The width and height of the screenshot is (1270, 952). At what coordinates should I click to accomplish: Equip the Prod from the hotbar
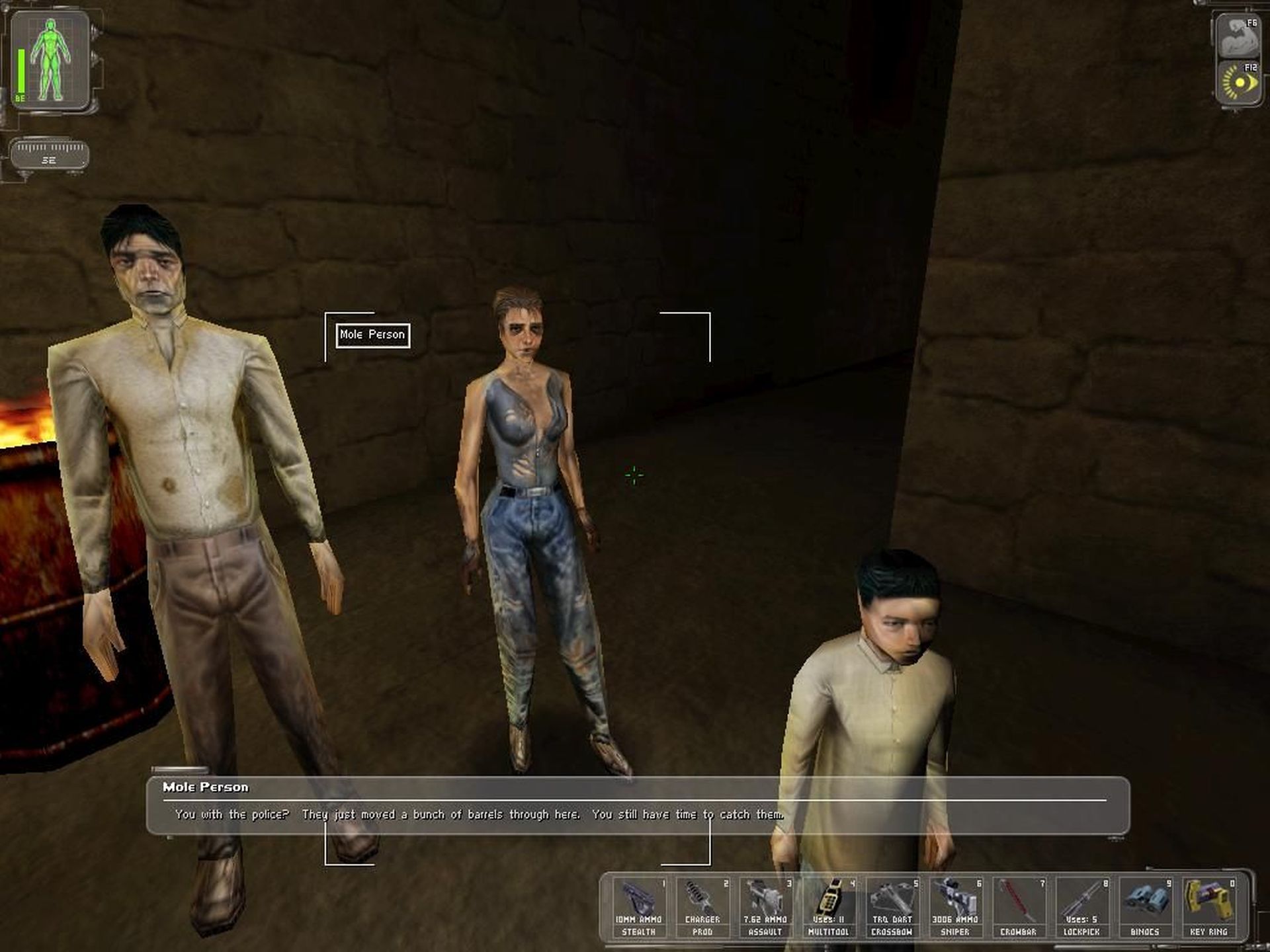702,906
